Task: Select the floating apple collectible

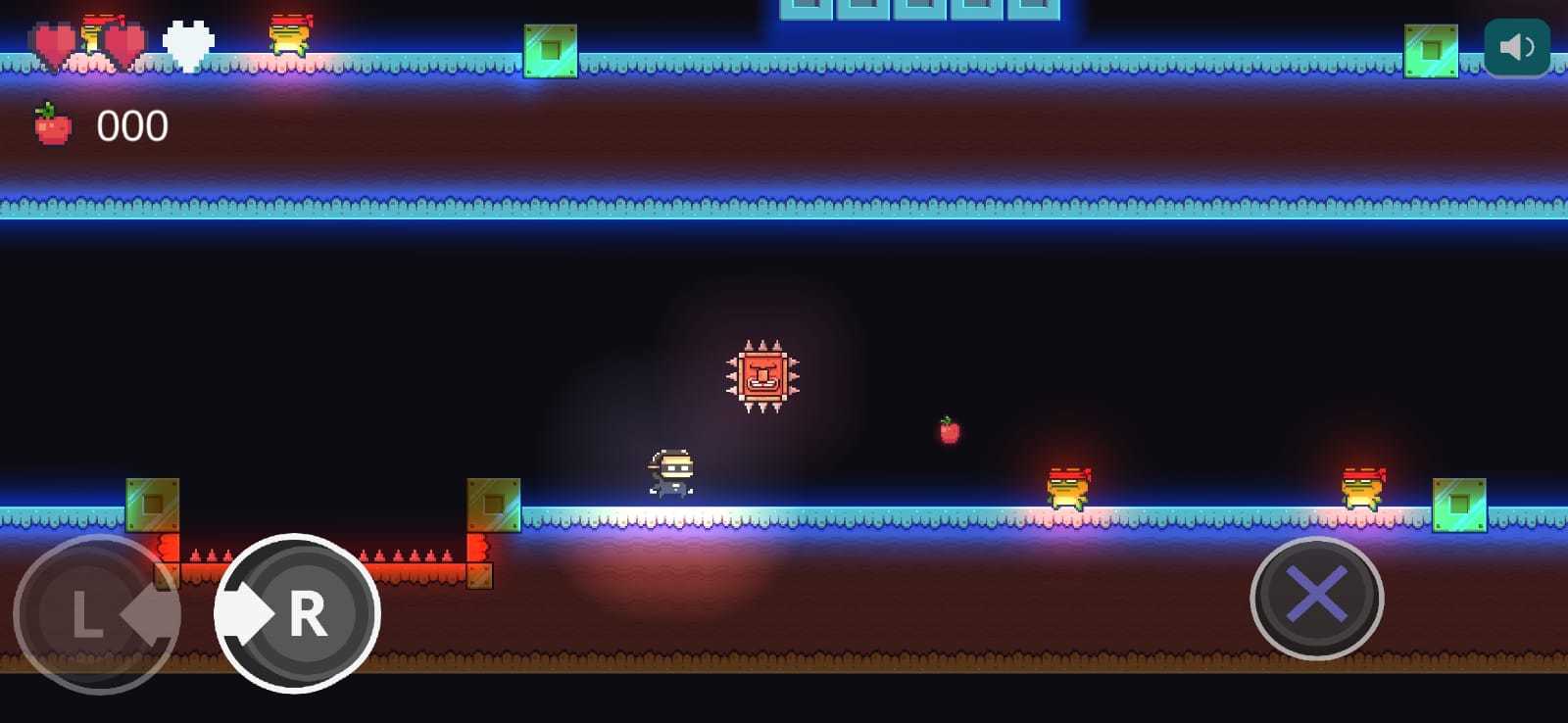Action: [947, 432]
